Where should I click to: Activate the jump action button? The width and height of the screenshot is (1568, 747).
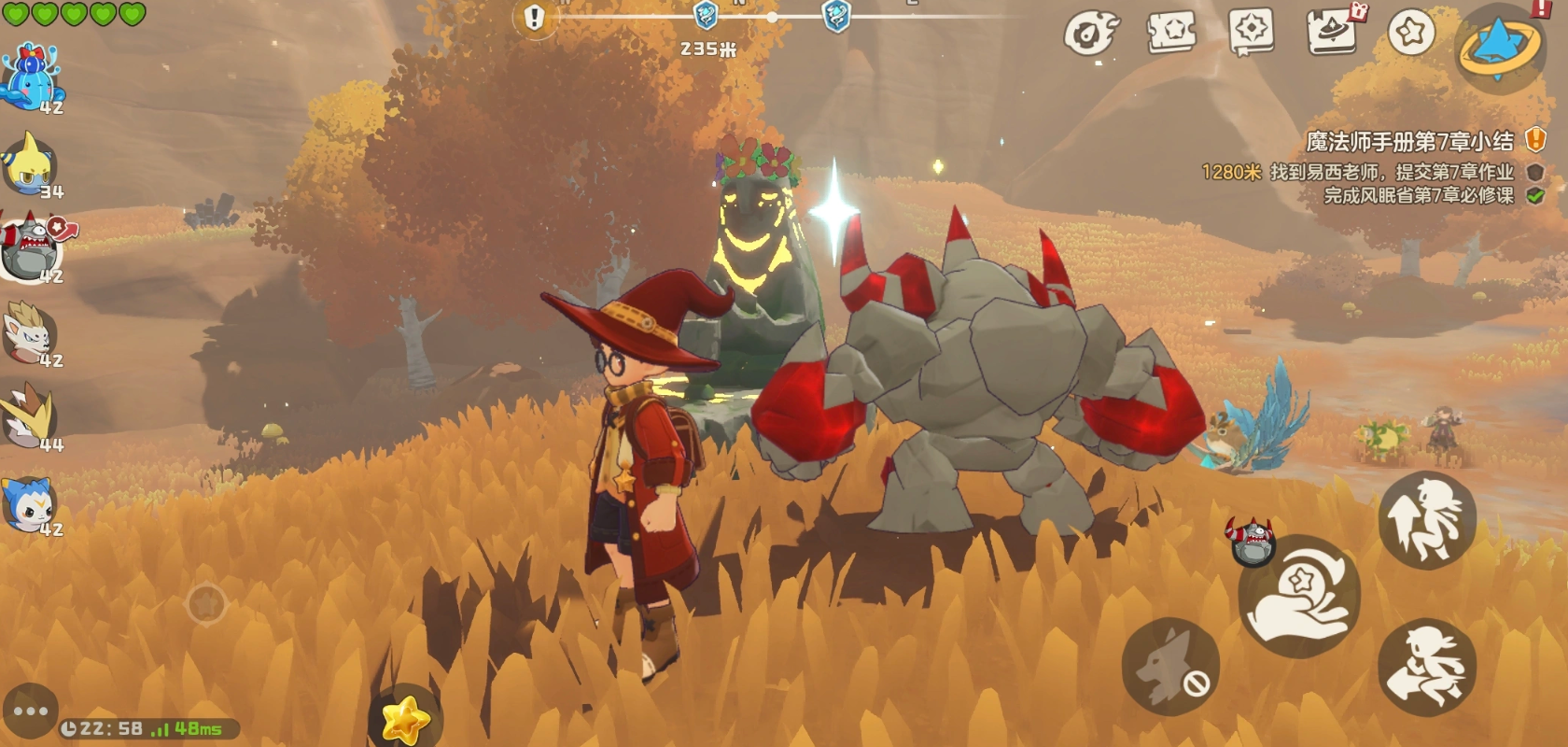pyautogui.click(x=1426, y=520)
